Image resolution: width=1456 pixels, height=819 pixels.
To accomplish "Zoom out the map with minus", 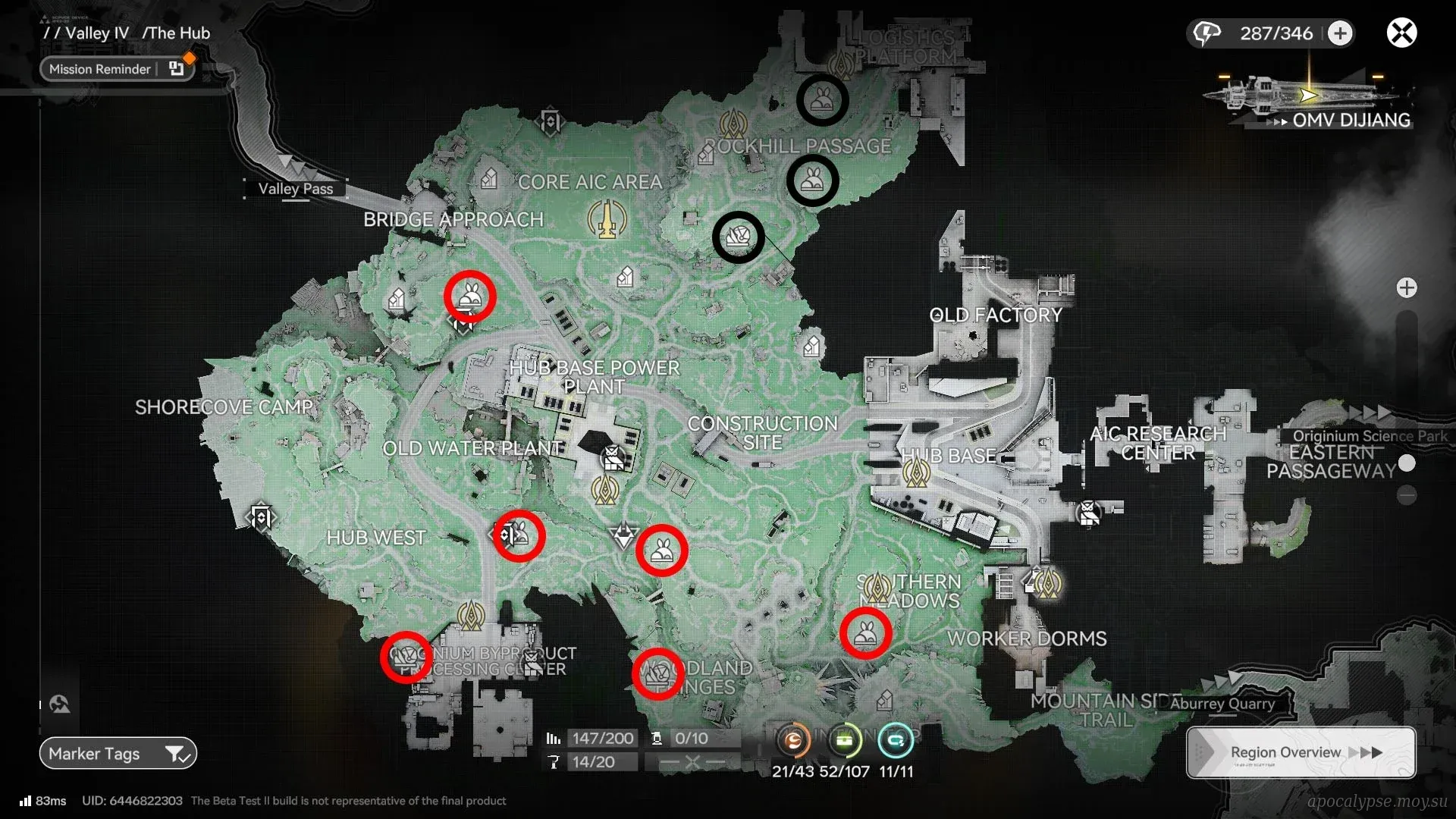I will click(x=1407, y=496).
